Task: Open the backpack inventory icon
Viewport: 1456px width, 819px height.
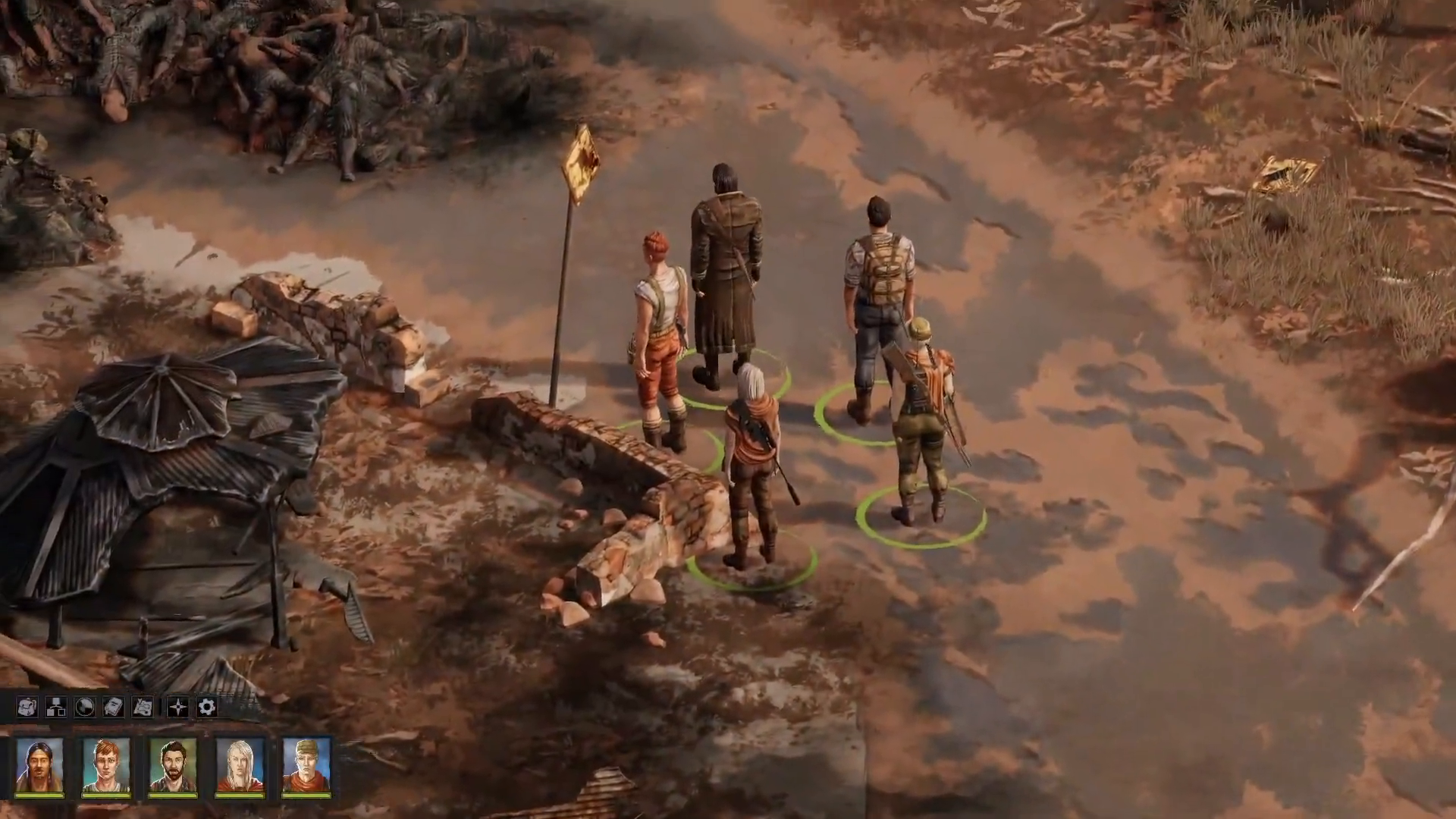Action: pos(27,707)
